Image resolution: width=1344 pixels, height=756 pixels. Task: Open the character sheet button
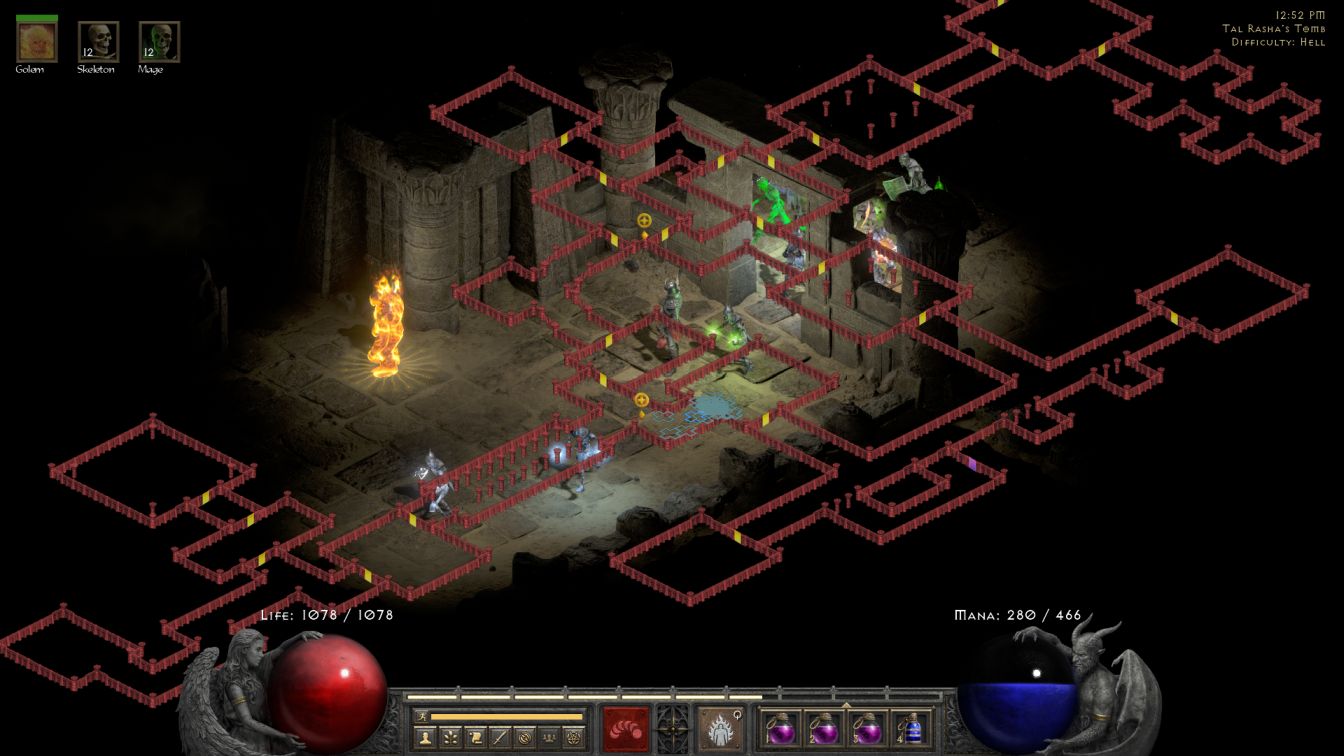click(x=427, y=738)
